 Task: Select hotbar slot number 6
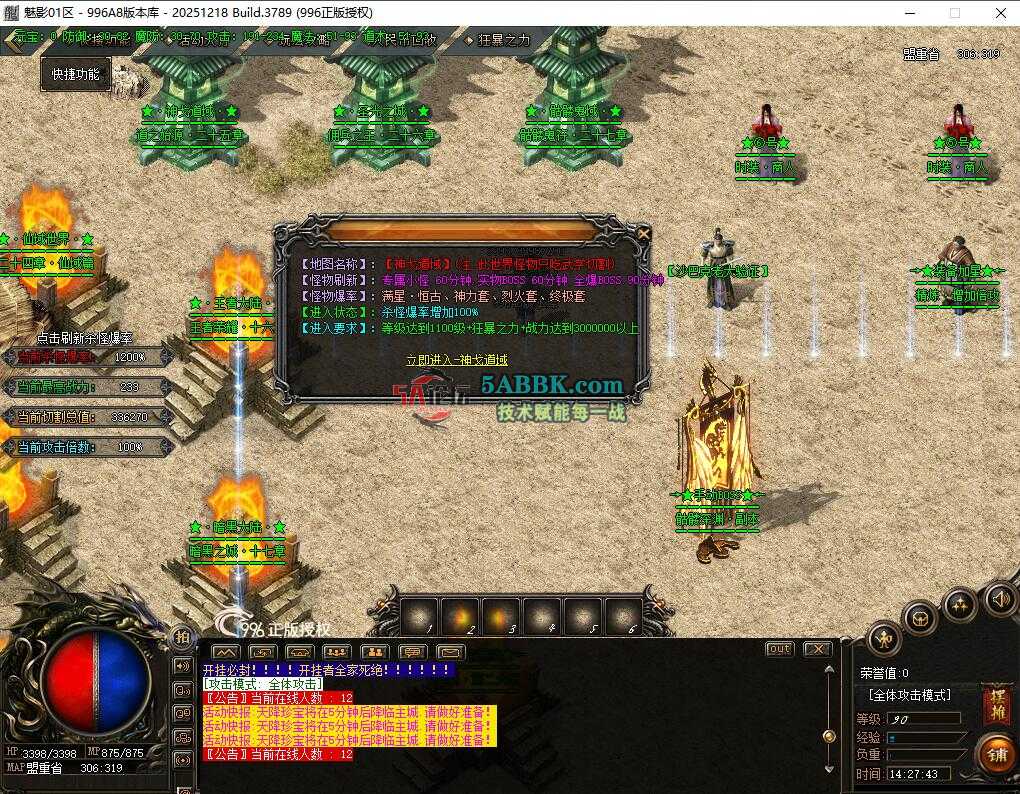(623, 615)
